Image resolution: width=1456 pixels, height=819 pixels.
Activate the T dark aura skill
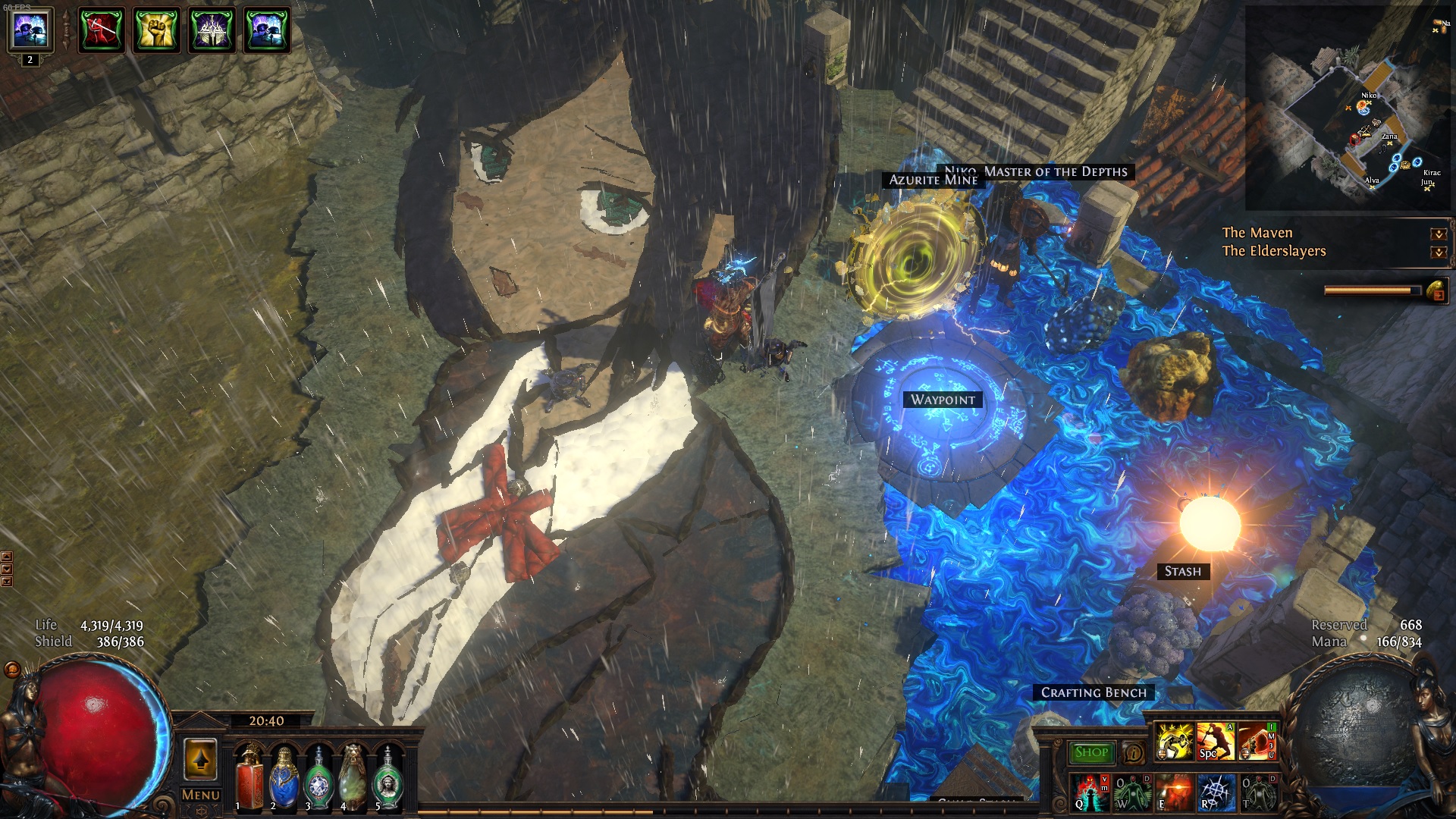[x=1257, y=792]
